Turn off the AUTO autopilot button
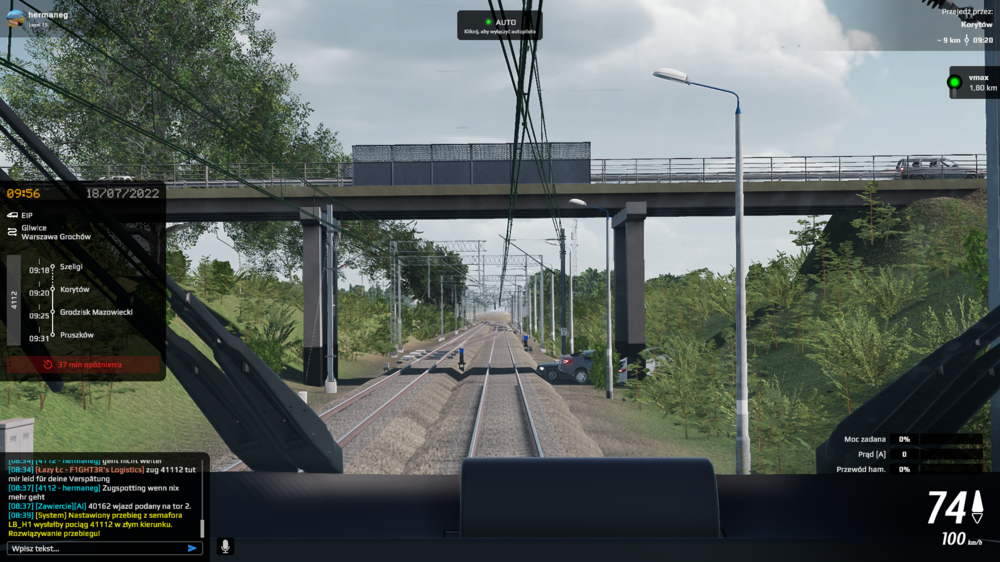This screenshot has height=562, width=1000. (x=499, y=25)
